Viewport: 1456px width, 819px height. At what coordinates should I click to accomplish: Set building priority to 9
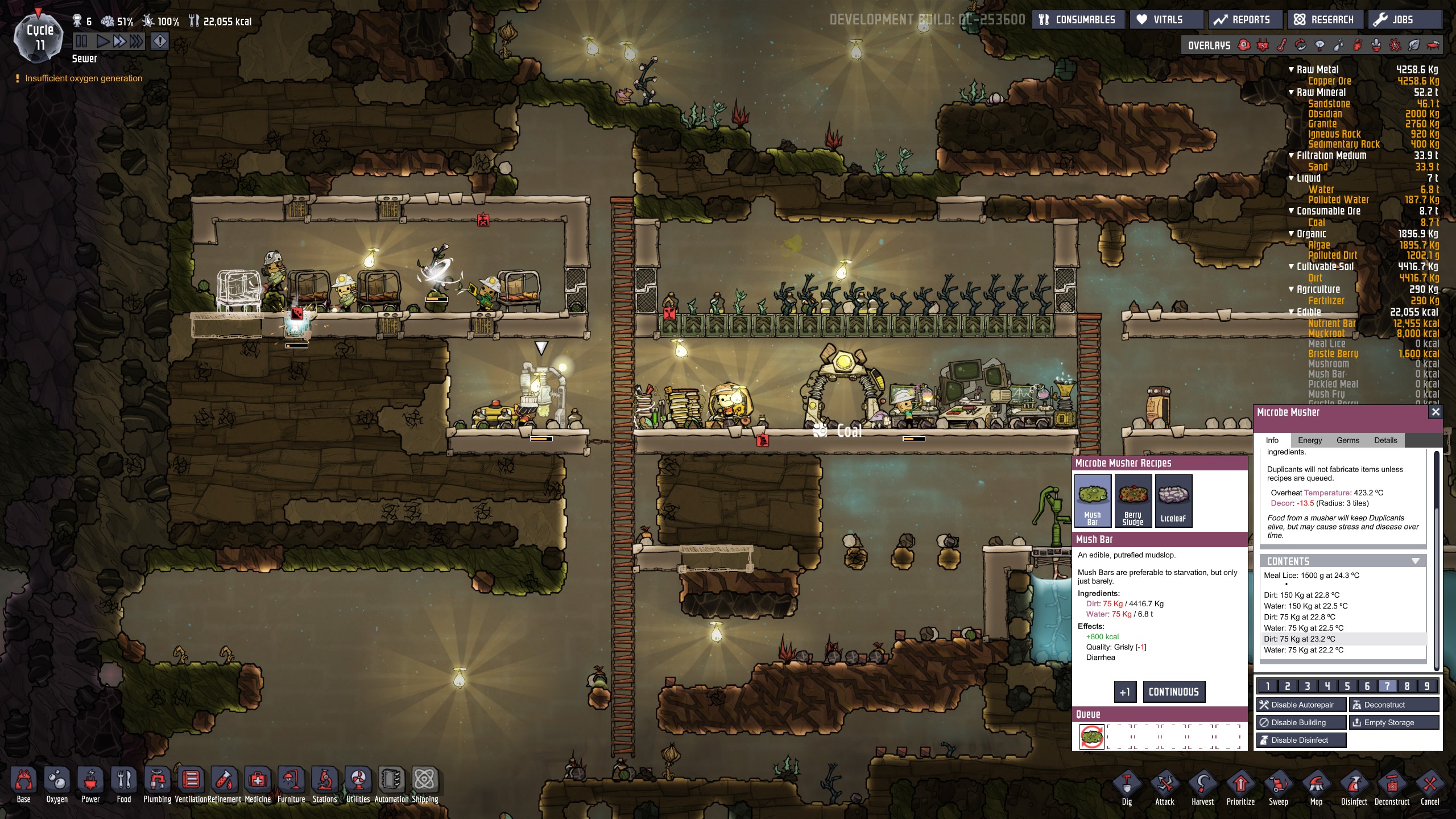tap(1427, 686)
